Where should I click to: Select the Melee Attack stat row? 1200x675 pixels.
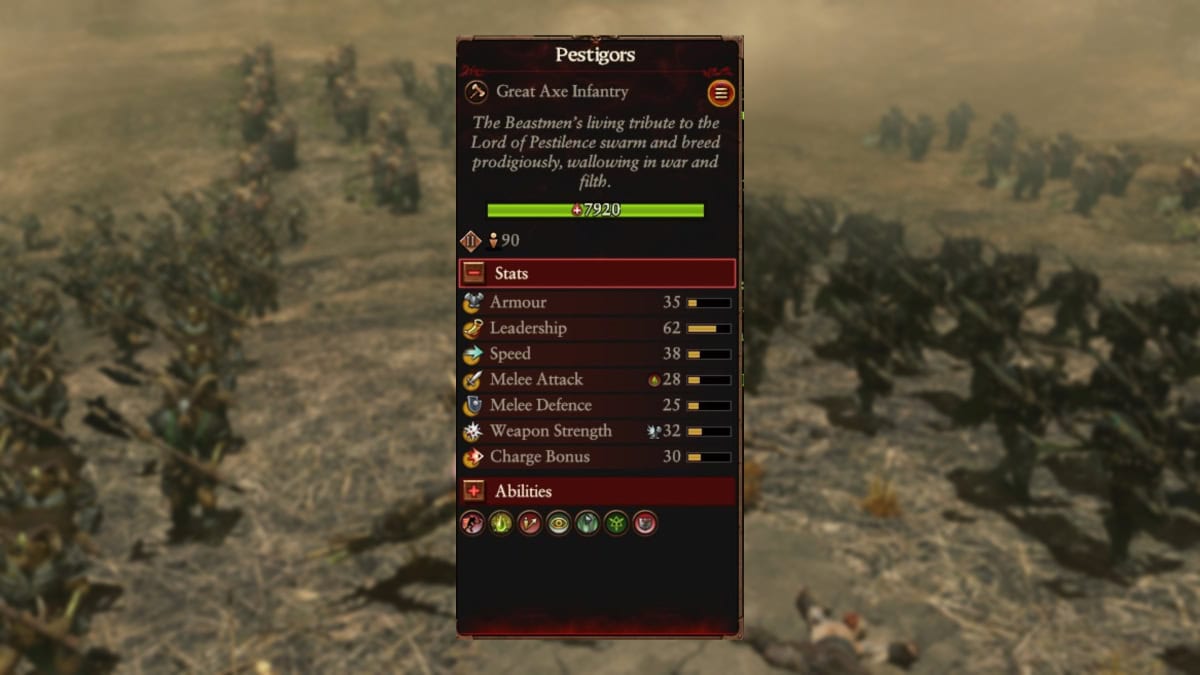click(x=596, y=380)
